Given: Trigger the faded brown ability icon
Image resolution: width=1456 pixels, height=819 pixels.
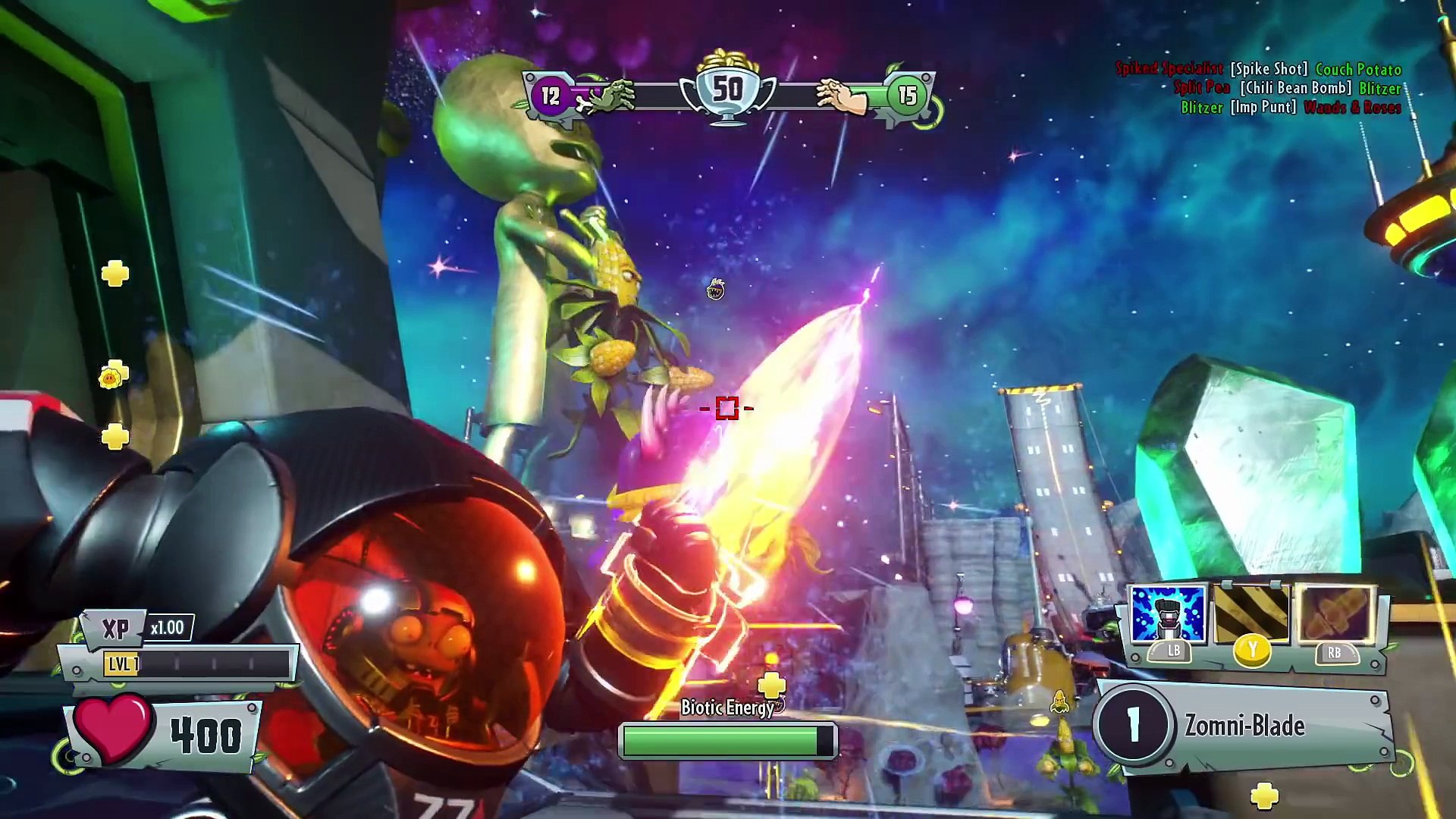Looking at the screenshot, I should point(1335,613).
